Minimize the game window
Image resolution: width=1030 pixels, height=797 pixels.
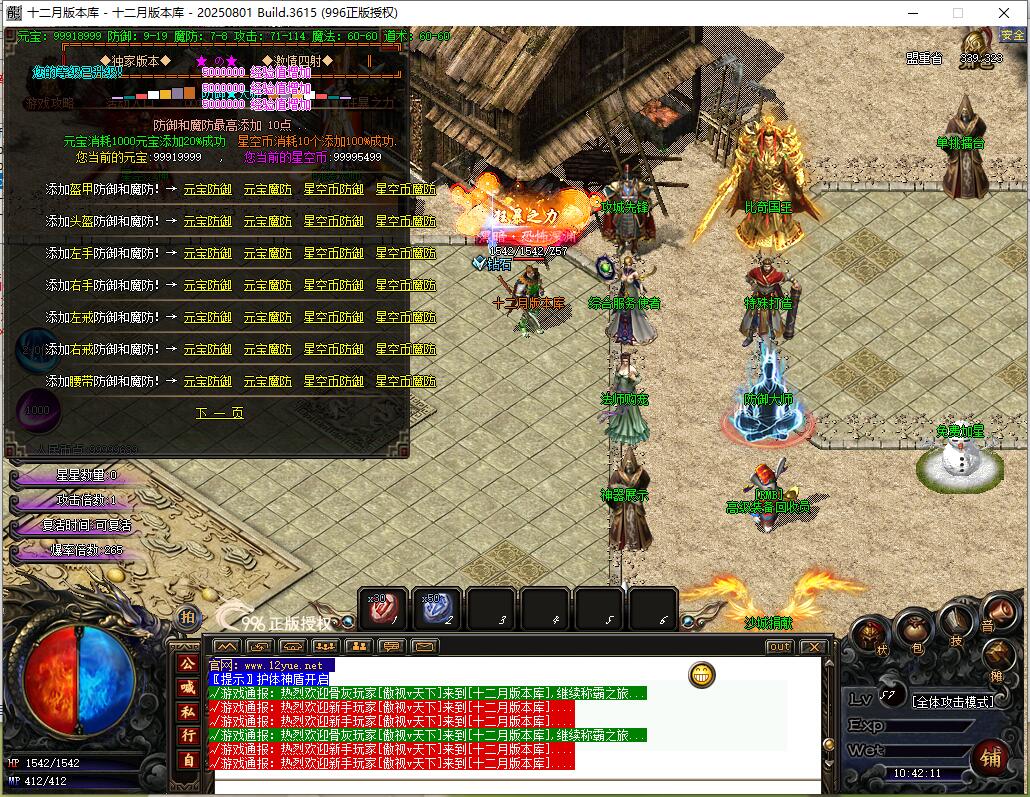(x=912, y=13)
